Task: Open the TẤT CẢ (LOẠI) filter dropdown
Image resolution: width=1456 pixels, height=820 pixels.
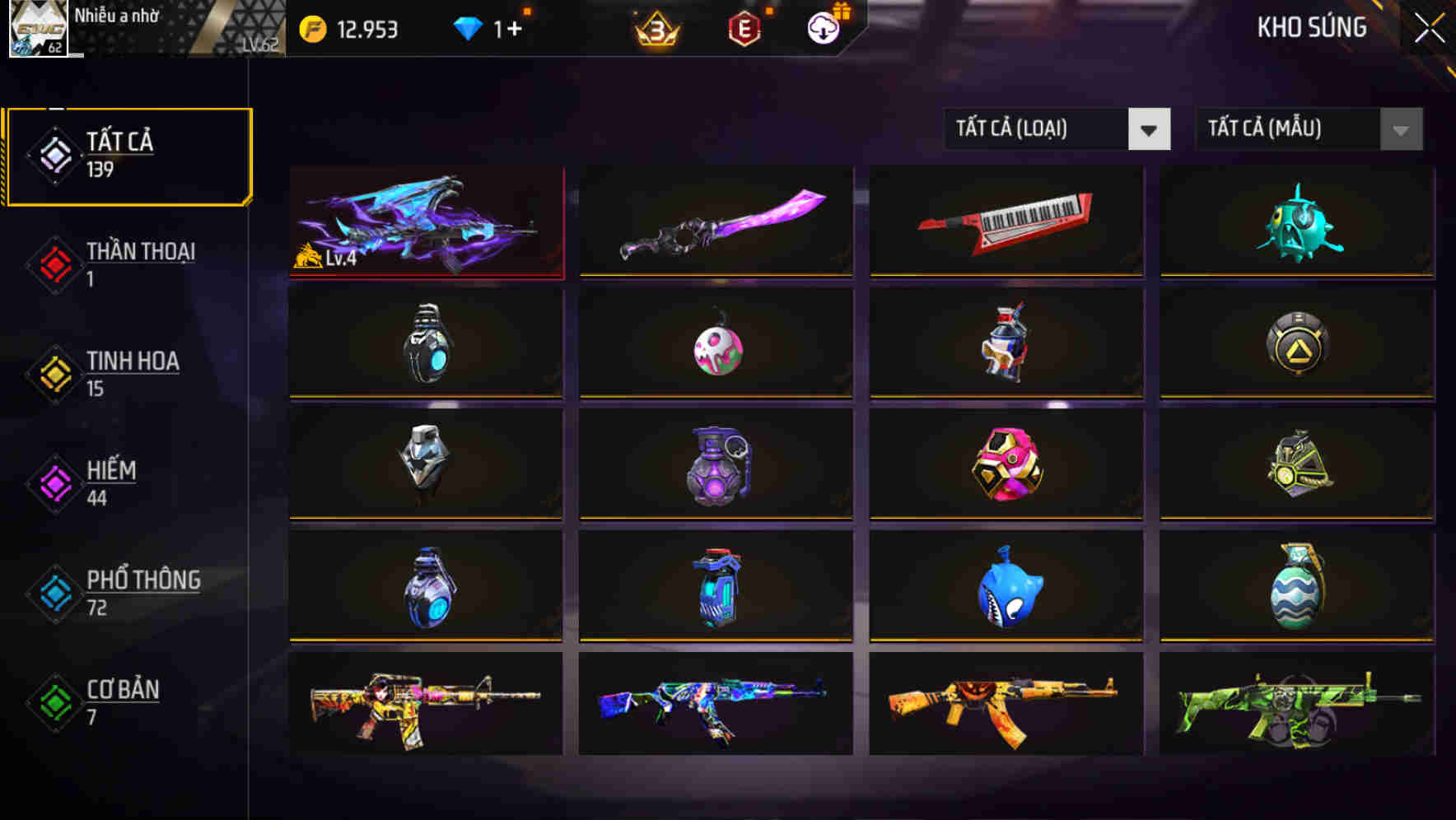Action: 1038,129
